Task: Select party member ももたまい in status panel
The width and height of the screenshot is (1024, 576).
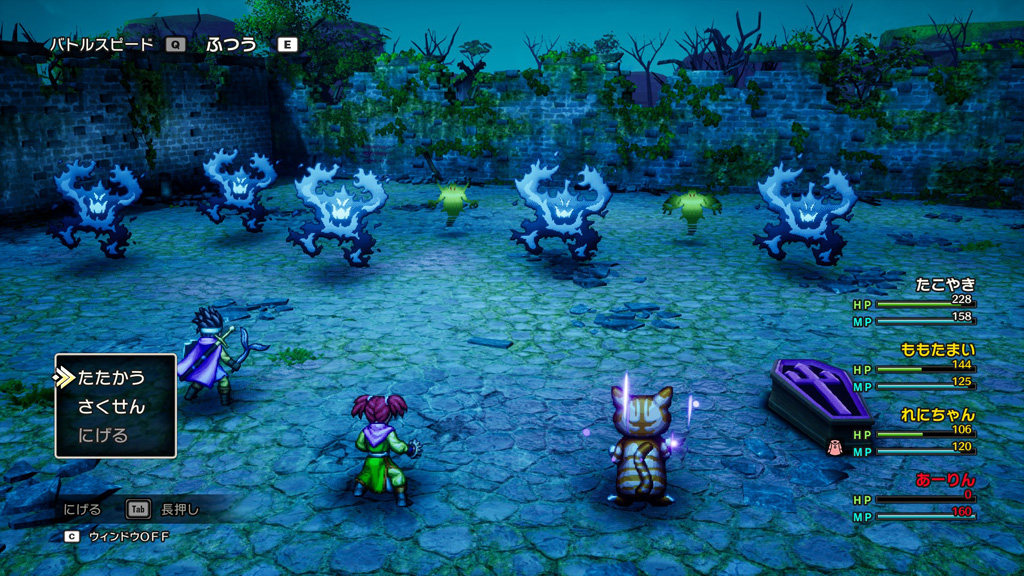Action: click(937, 350)
